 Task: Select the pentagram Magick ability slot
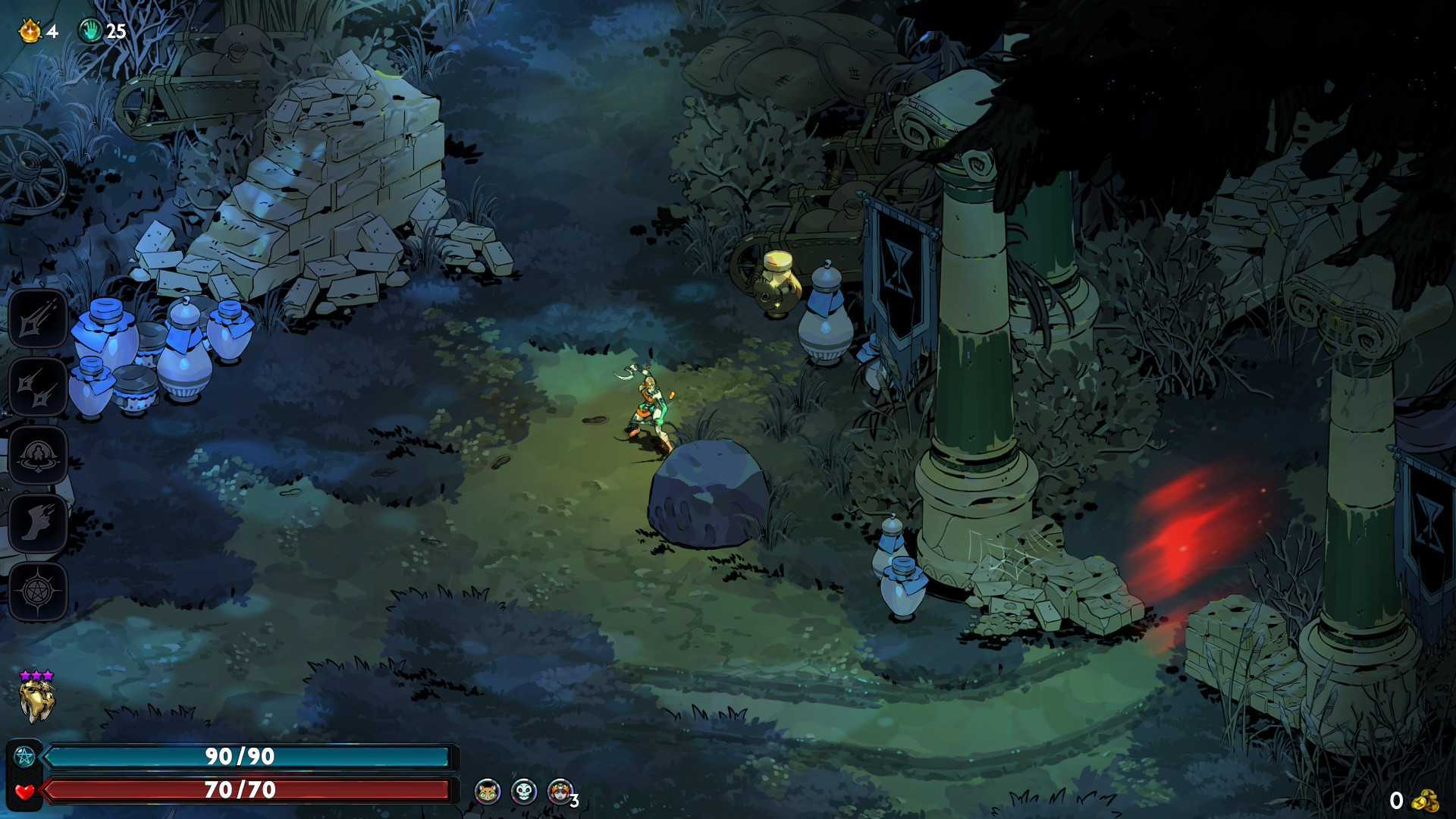[38, 591]
